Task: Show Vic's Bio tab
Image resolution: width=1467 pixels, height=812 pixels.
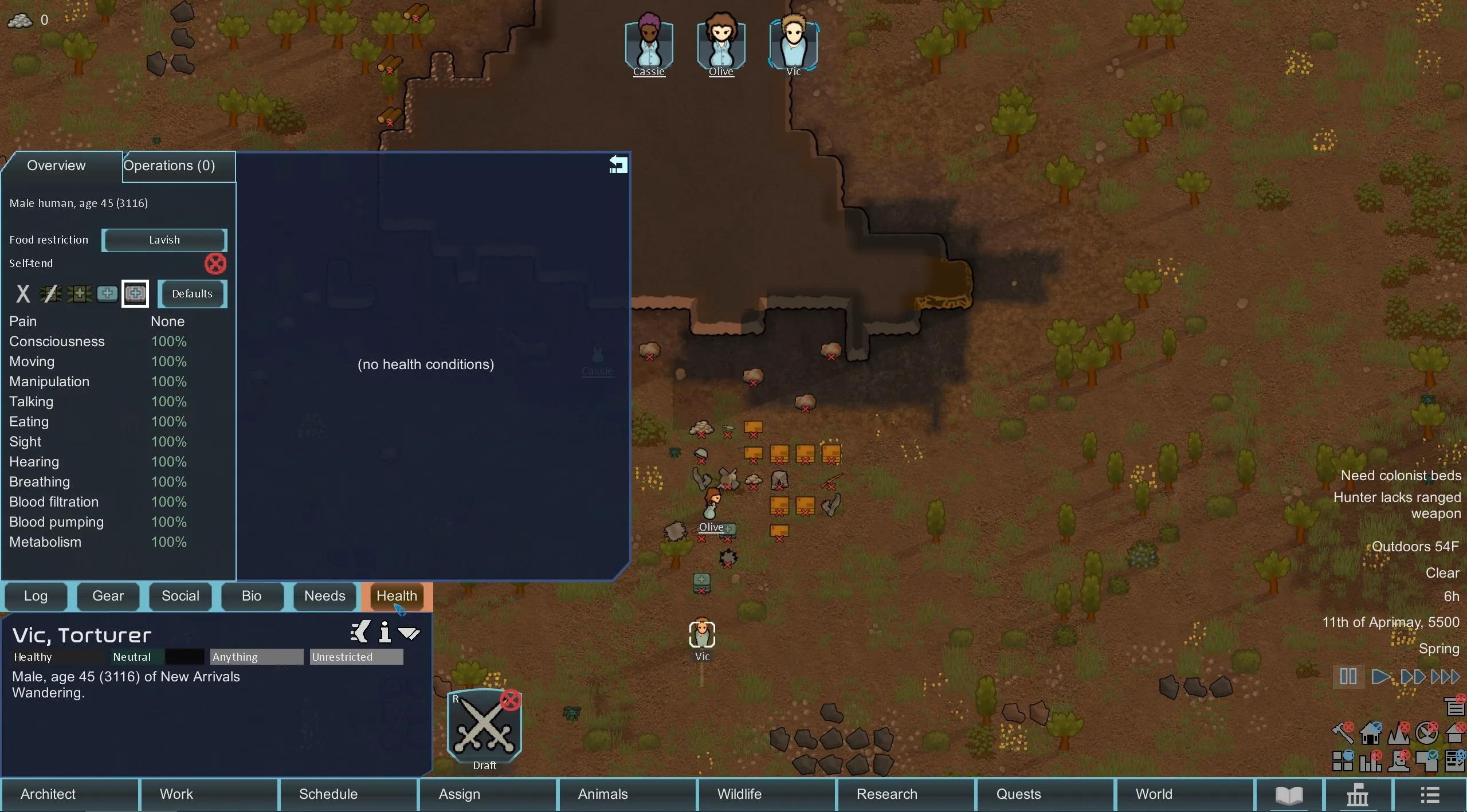Action: coord(252,596)
